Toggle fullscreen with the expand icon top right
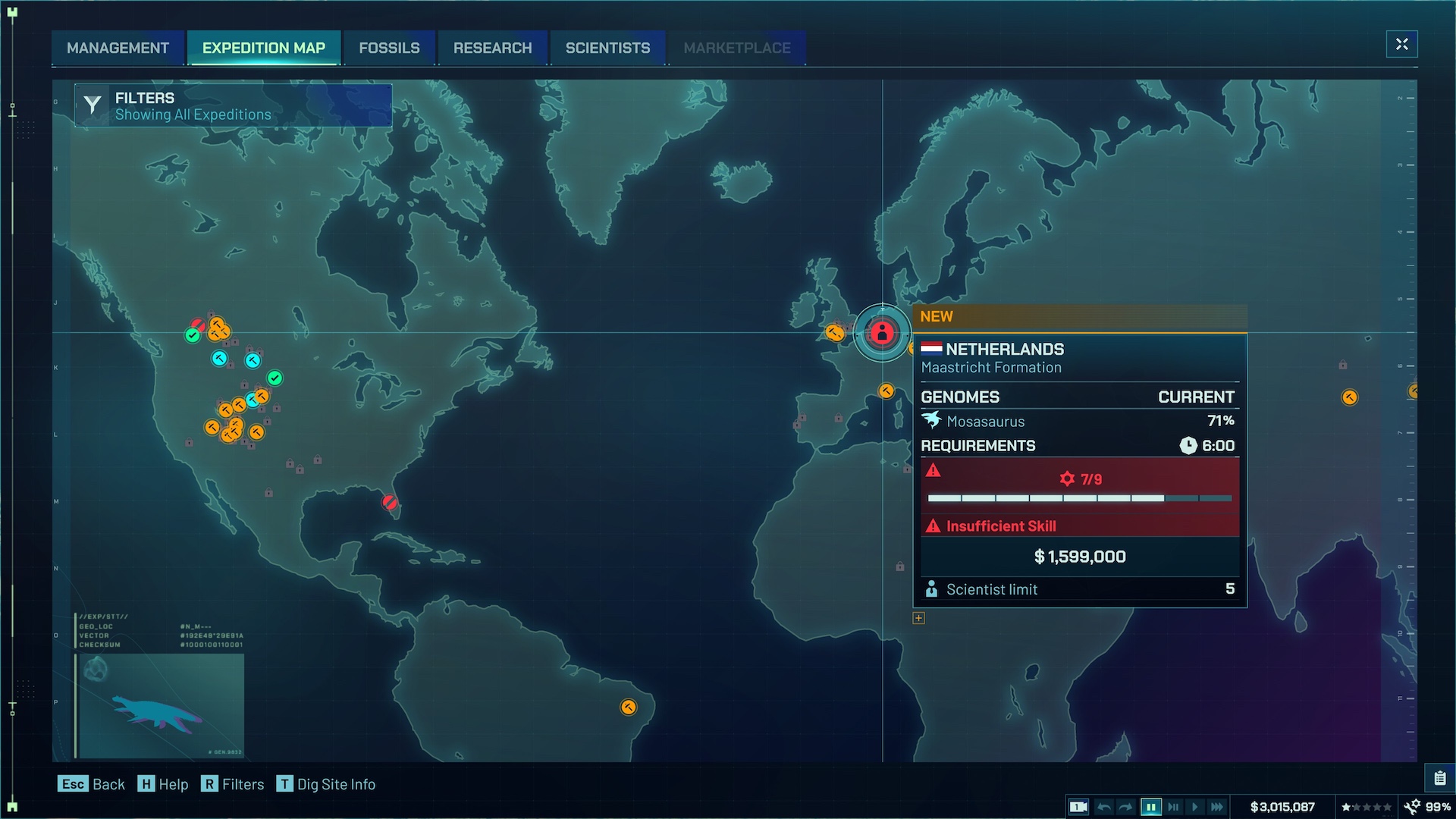Screen dimensions: 1456x819 [x=1401, y=44]
